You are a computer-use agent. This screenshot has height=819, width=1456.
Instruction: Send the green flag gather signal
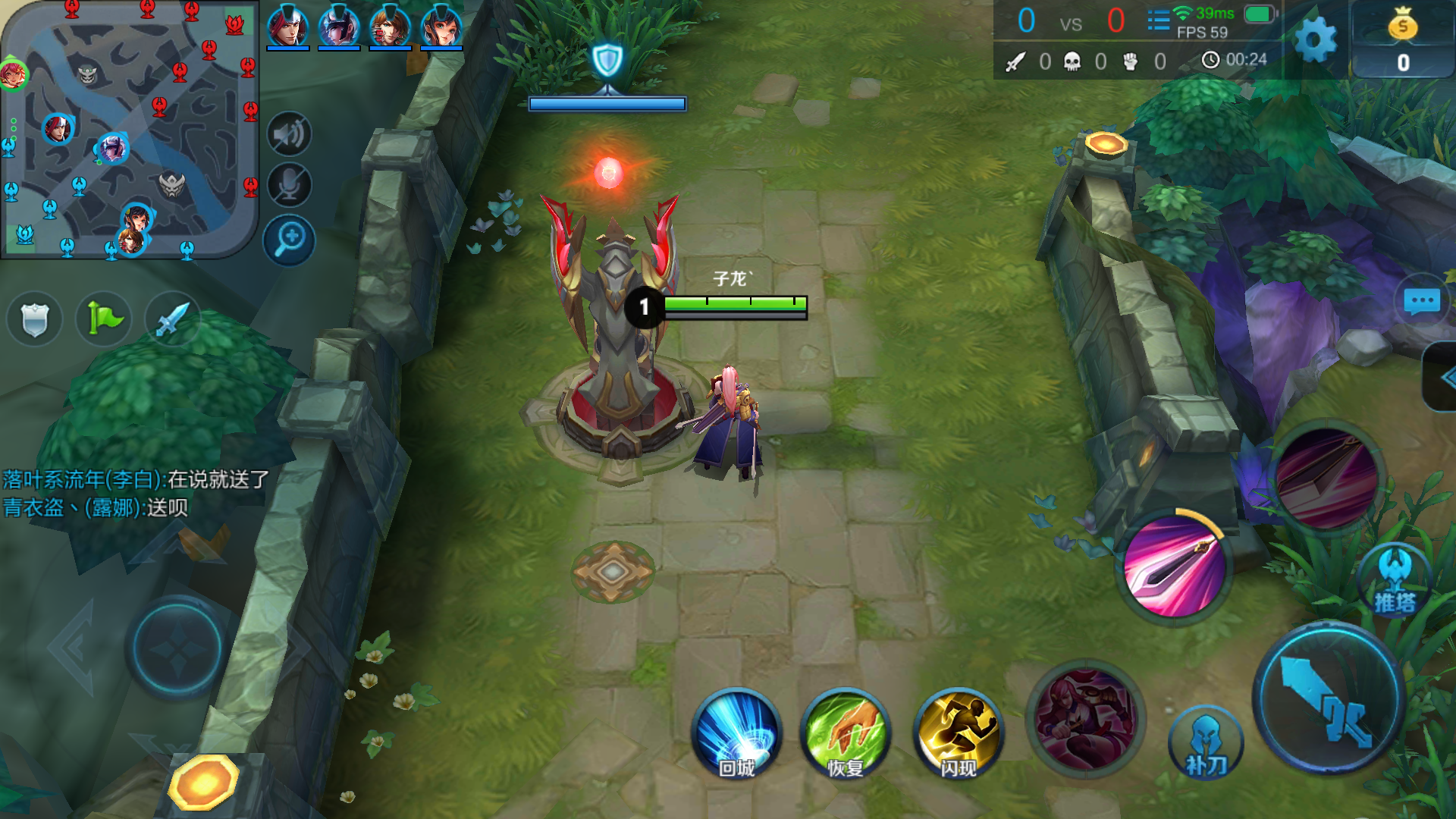coord(104,318)
